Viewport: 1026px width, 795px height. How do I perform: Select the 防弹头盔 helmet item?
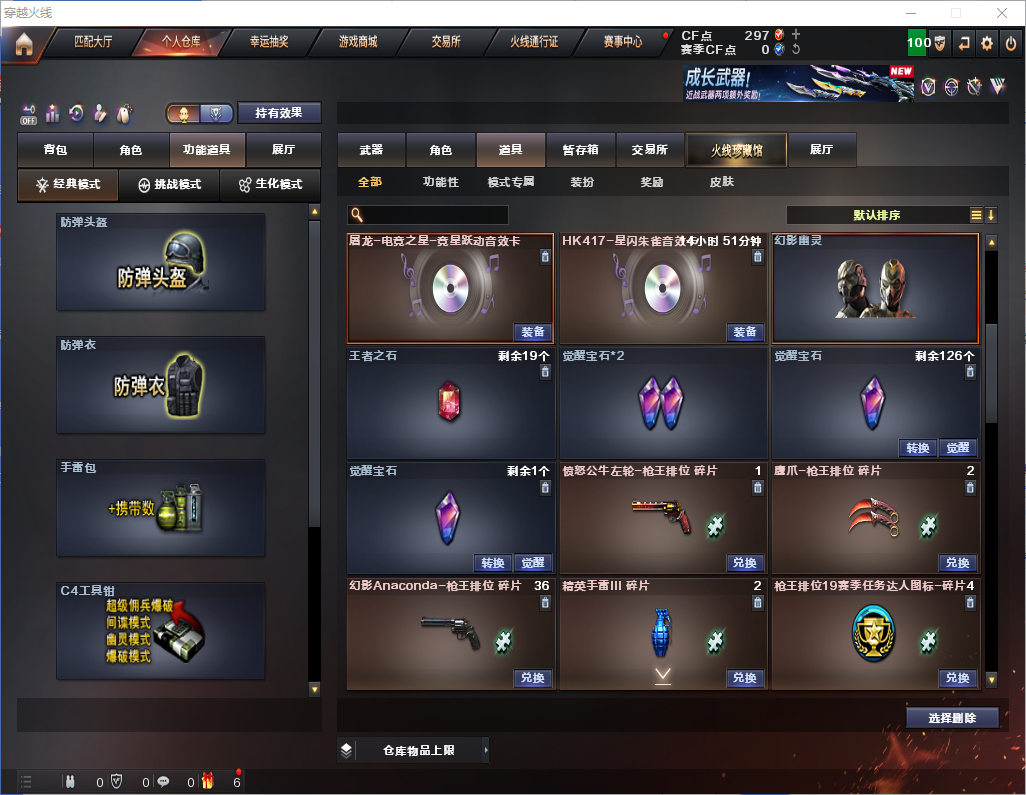coord(161,262)
